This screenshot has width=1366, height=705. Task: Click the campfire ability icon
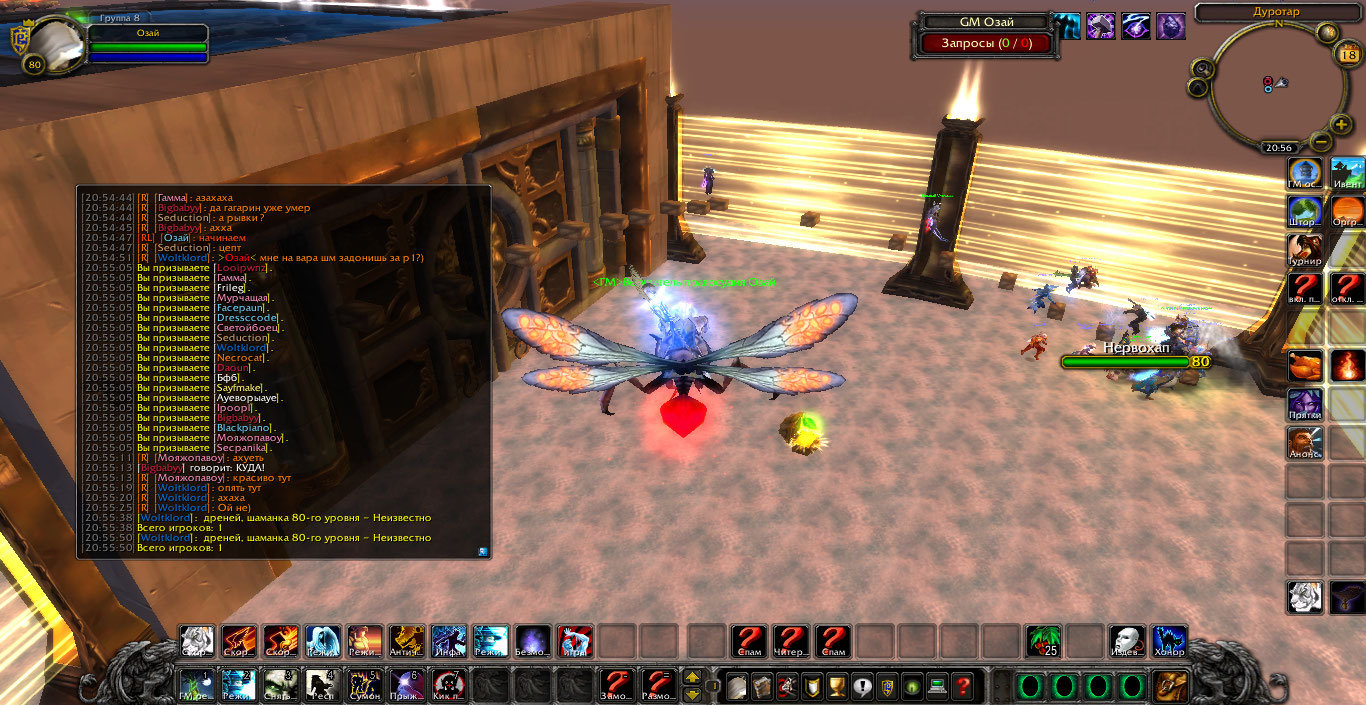[x=1347, y=366]
